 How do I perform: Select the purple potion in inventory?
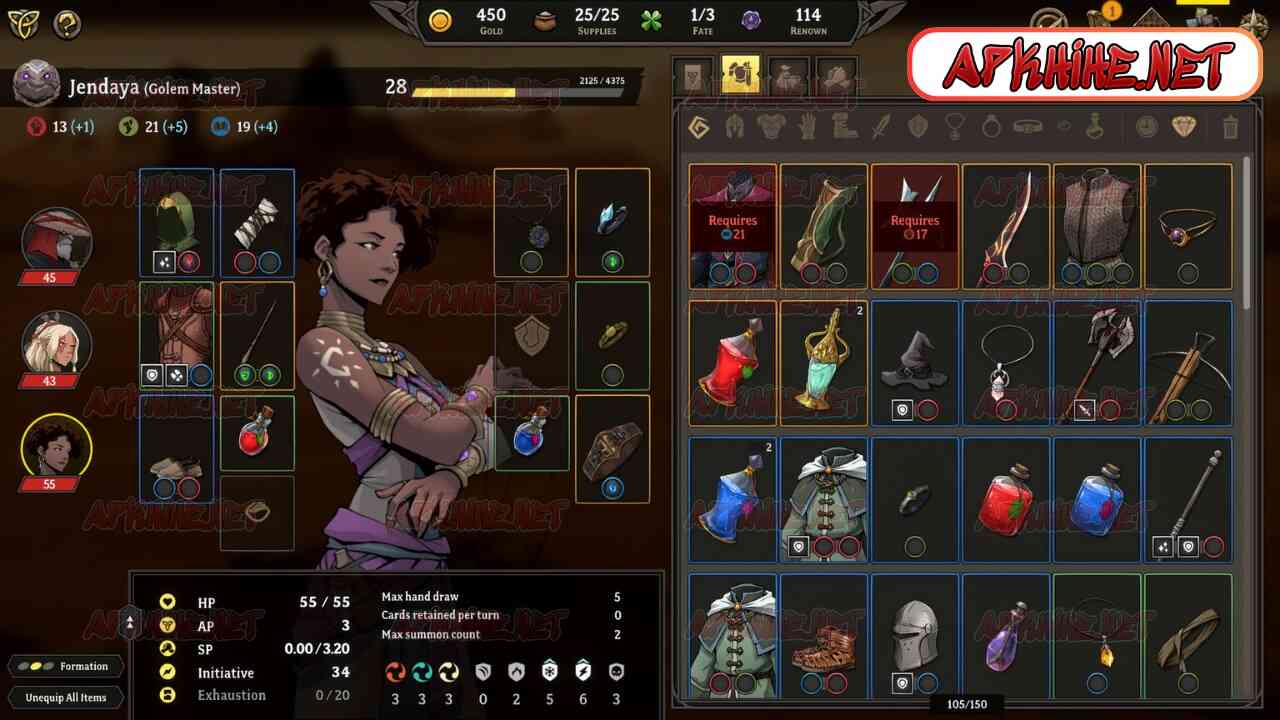[1006, 635]
